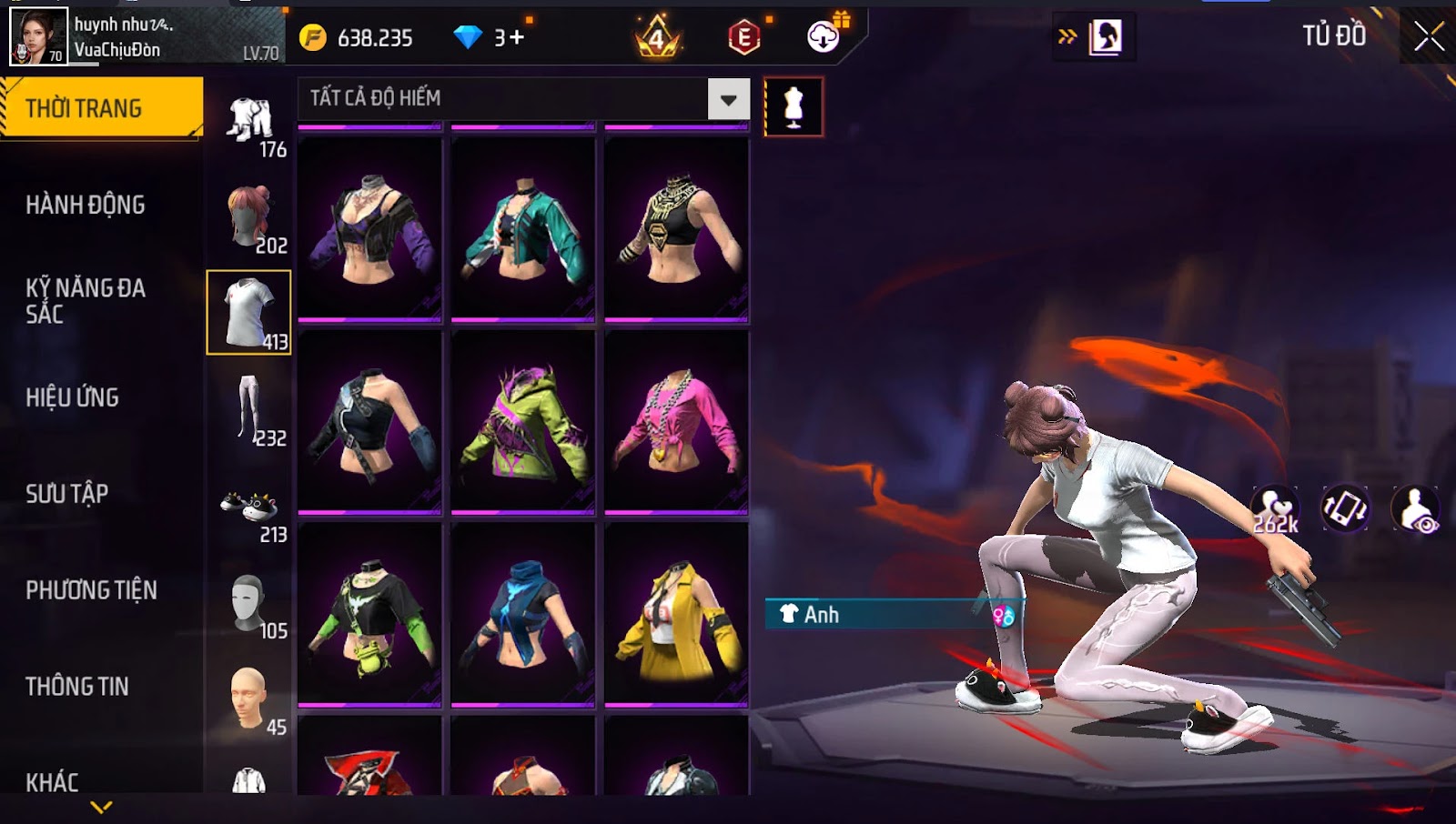Switch to the Phương Tiện tab

click(91, 590)
